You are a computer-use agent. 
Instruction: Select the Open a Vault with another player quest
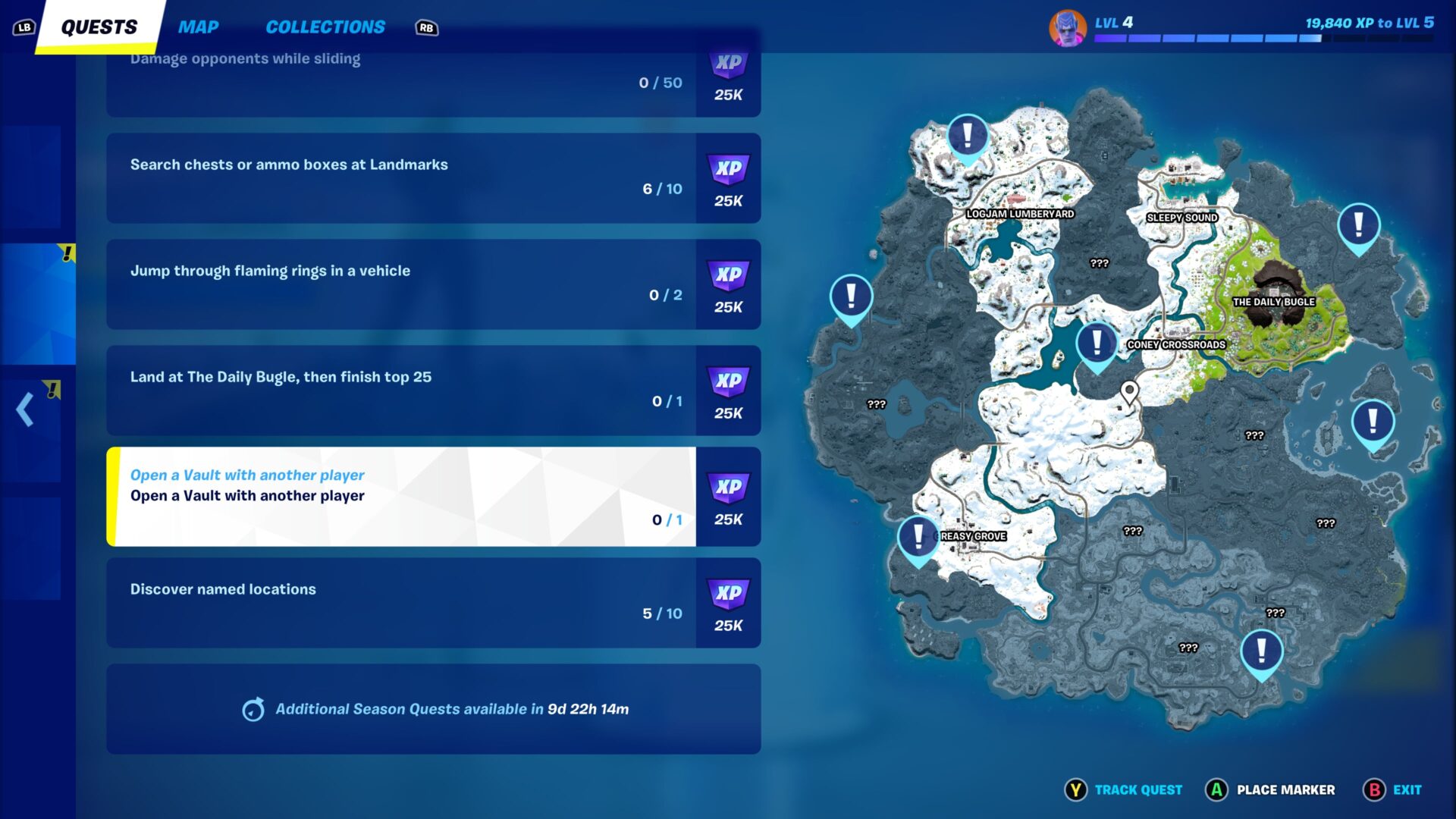click(403, 497)
